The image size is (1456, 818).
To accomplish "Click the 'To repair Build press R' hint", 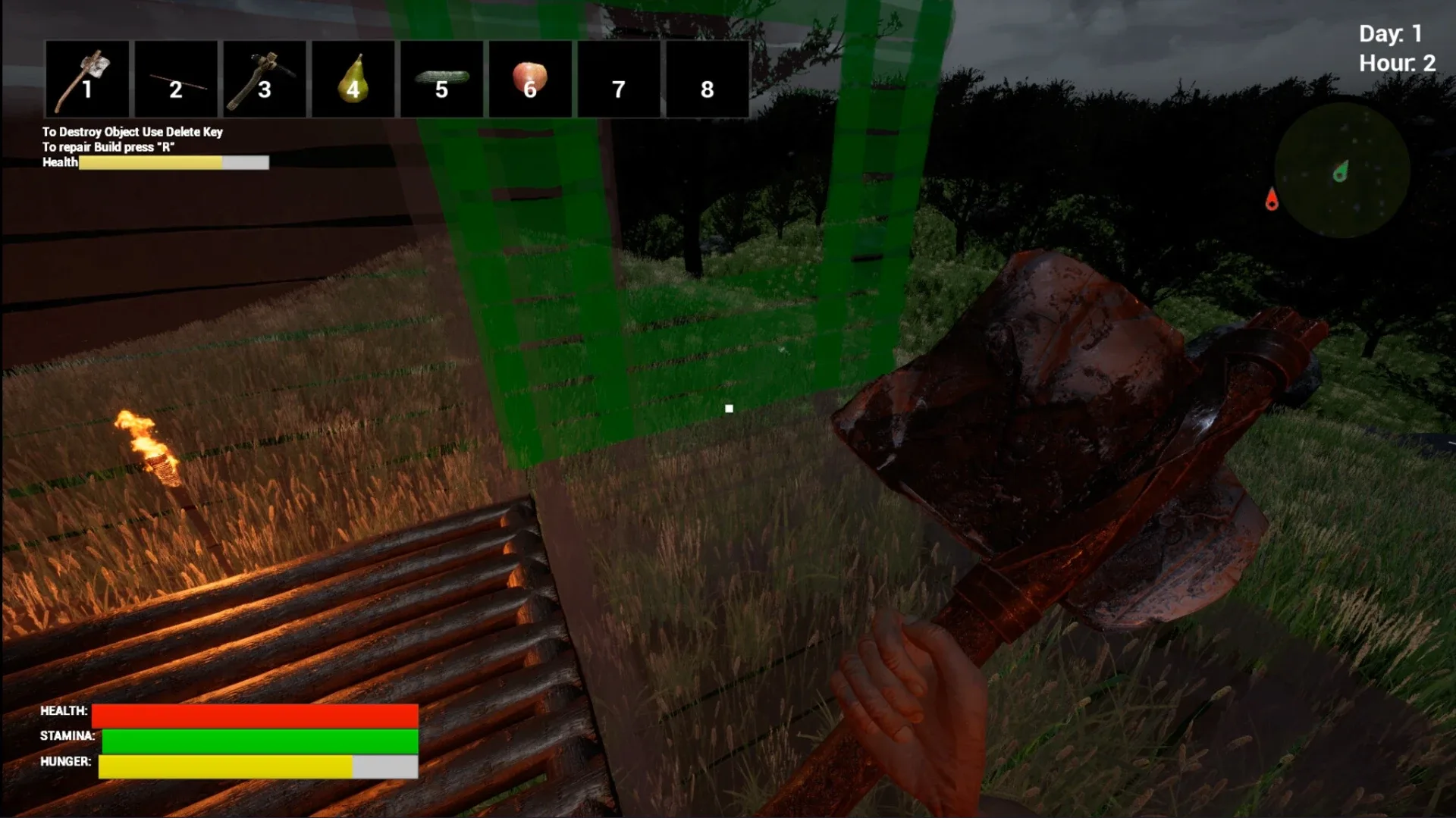I will [x=108, y=147].
